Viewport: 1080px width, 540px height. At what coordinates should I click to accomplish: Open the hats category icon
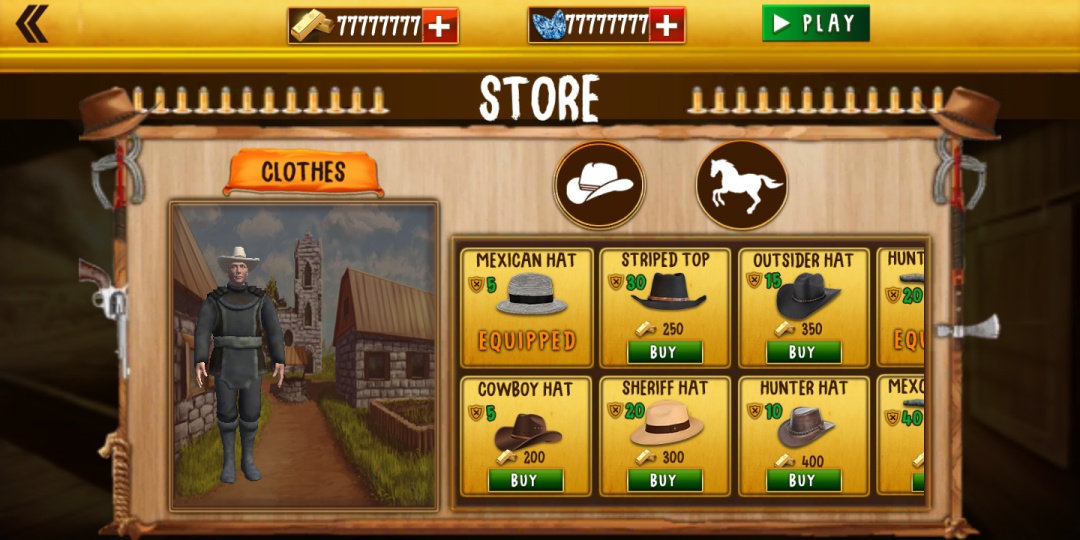click(600, 185)
